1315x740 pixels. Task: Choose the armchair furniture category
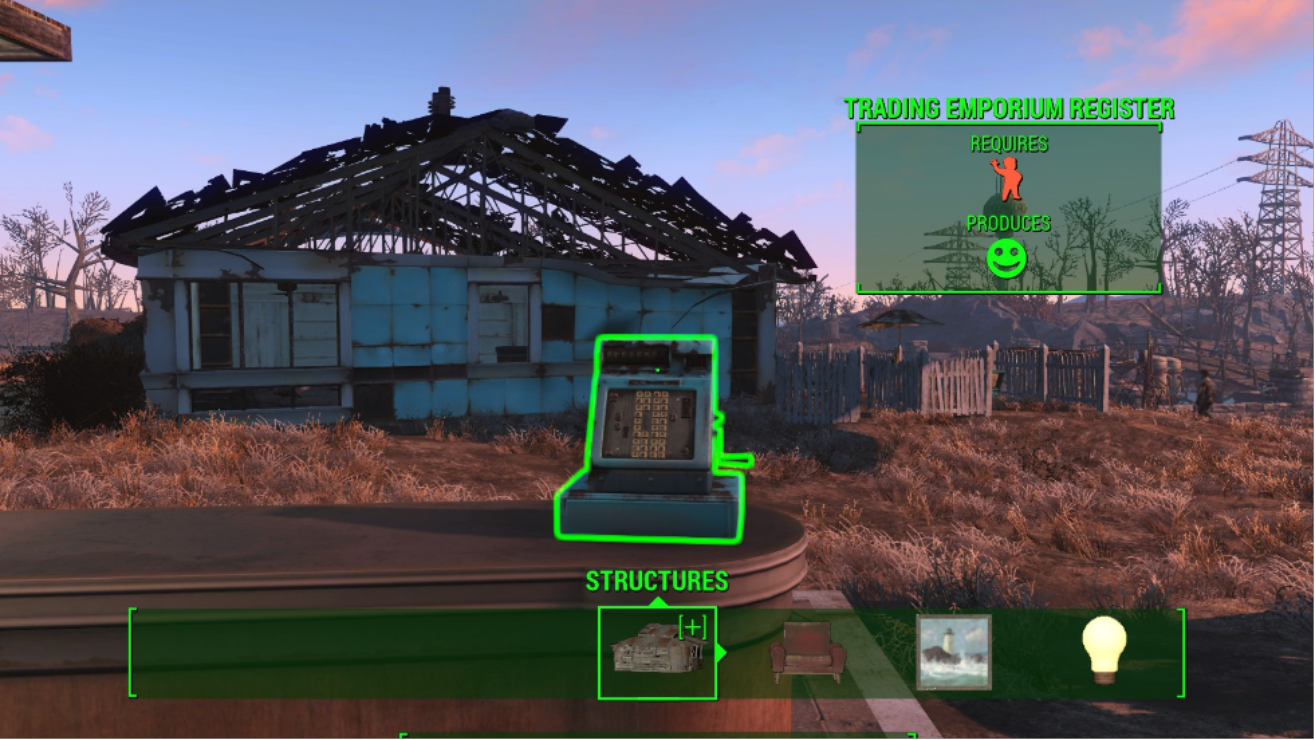[x=808, y=650]
